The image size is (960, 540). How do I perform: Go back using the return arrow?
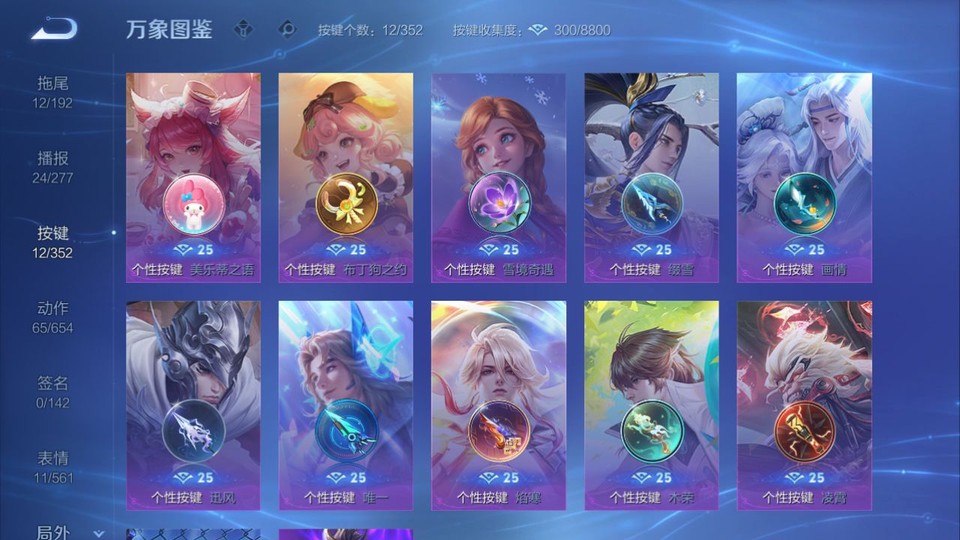[x=53, y=29]
